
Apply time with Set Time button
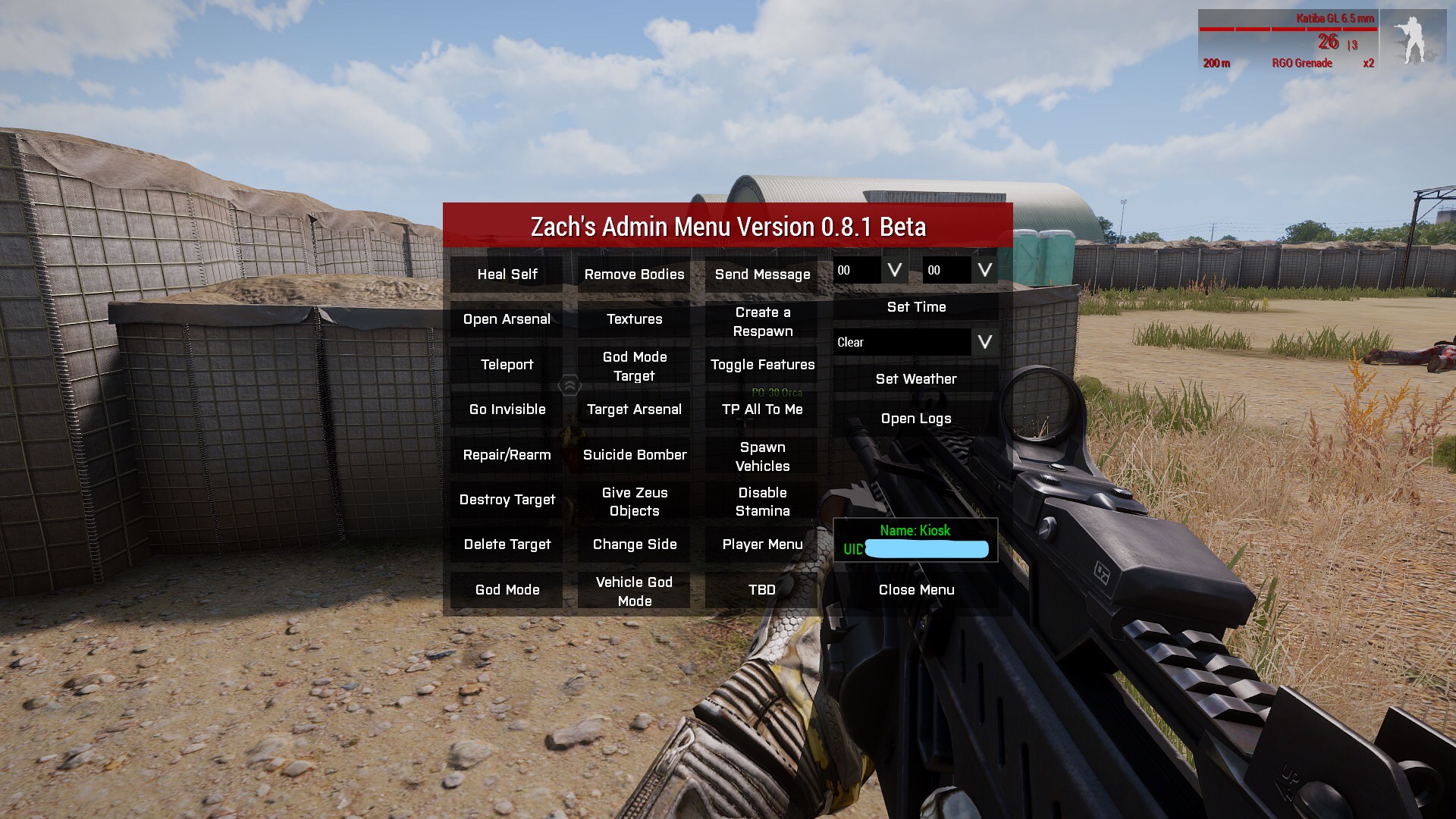[x=916, y=307]
